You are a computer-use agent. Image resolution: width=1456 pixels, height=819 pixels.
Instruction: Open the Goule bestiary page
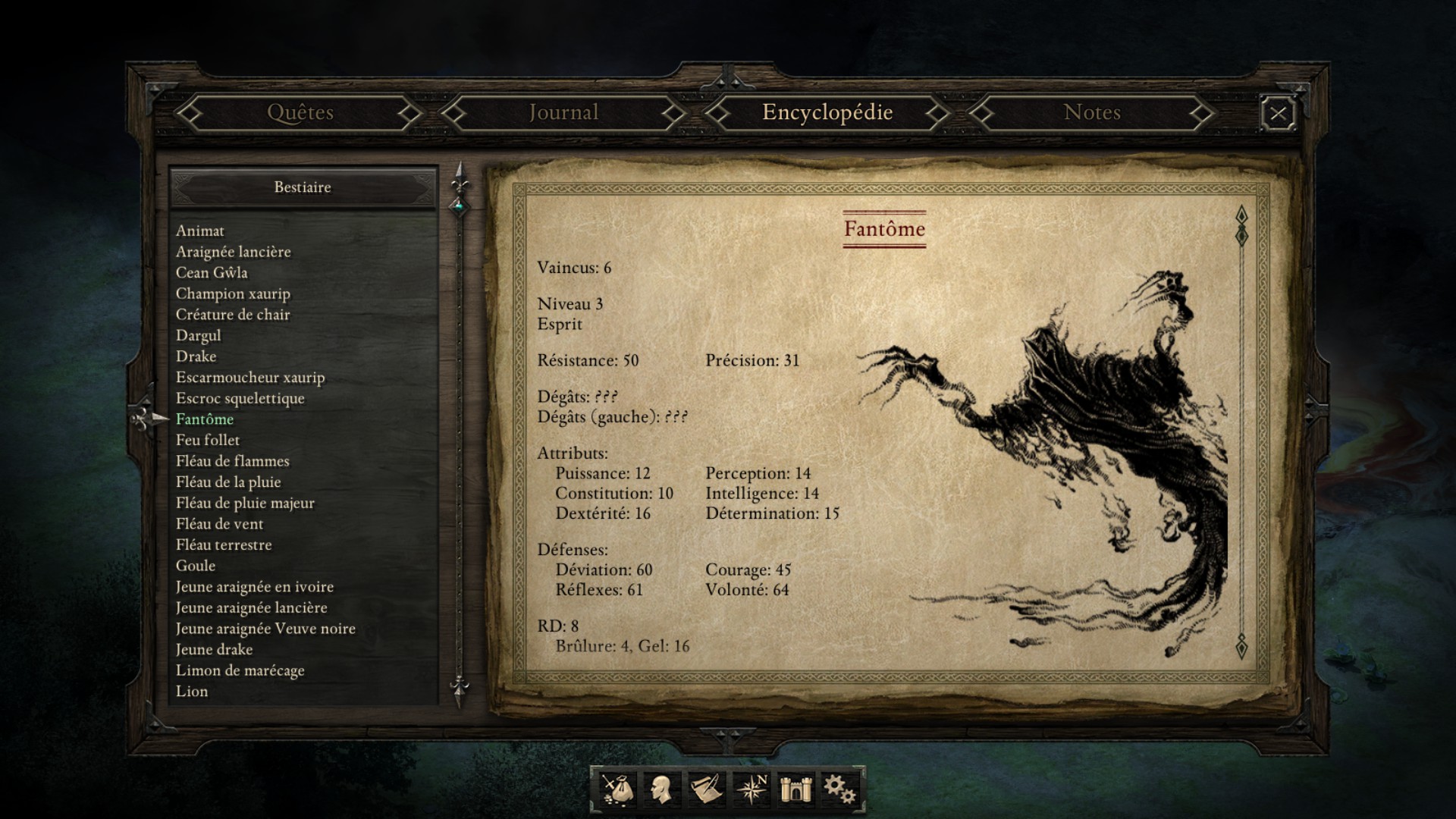[196, 566]
